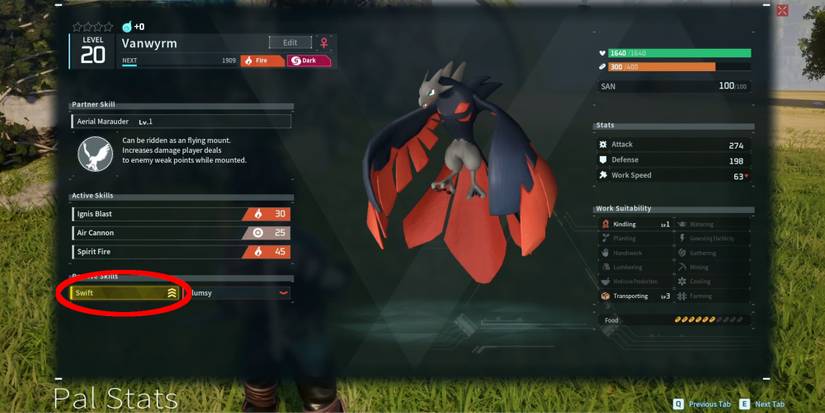Open the Aerial Marauder partner skill

[x=181, y=121]
